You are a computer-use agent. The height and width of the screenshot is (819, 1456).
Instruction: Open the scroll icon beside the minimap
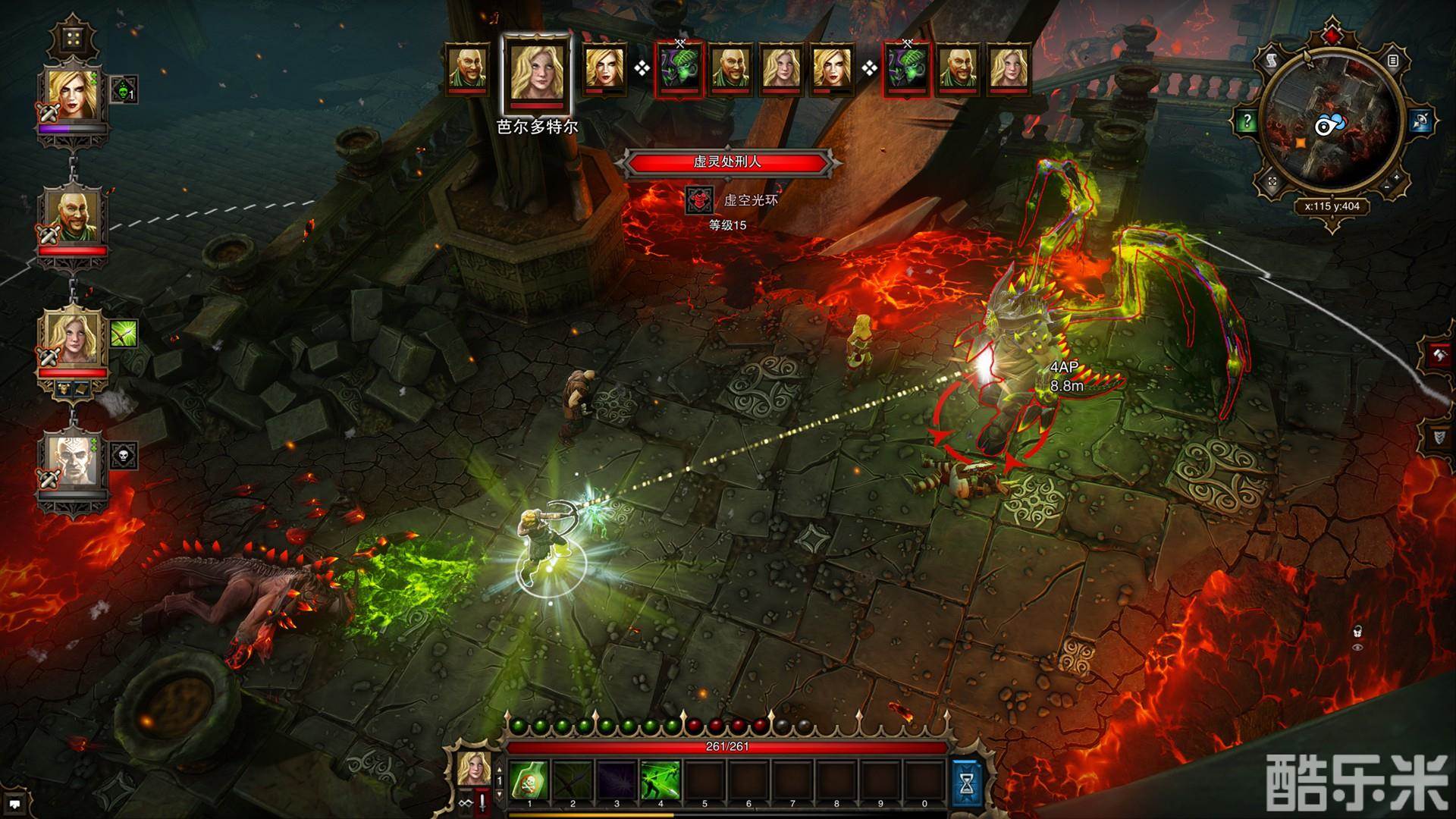[x=1272, y=60]
